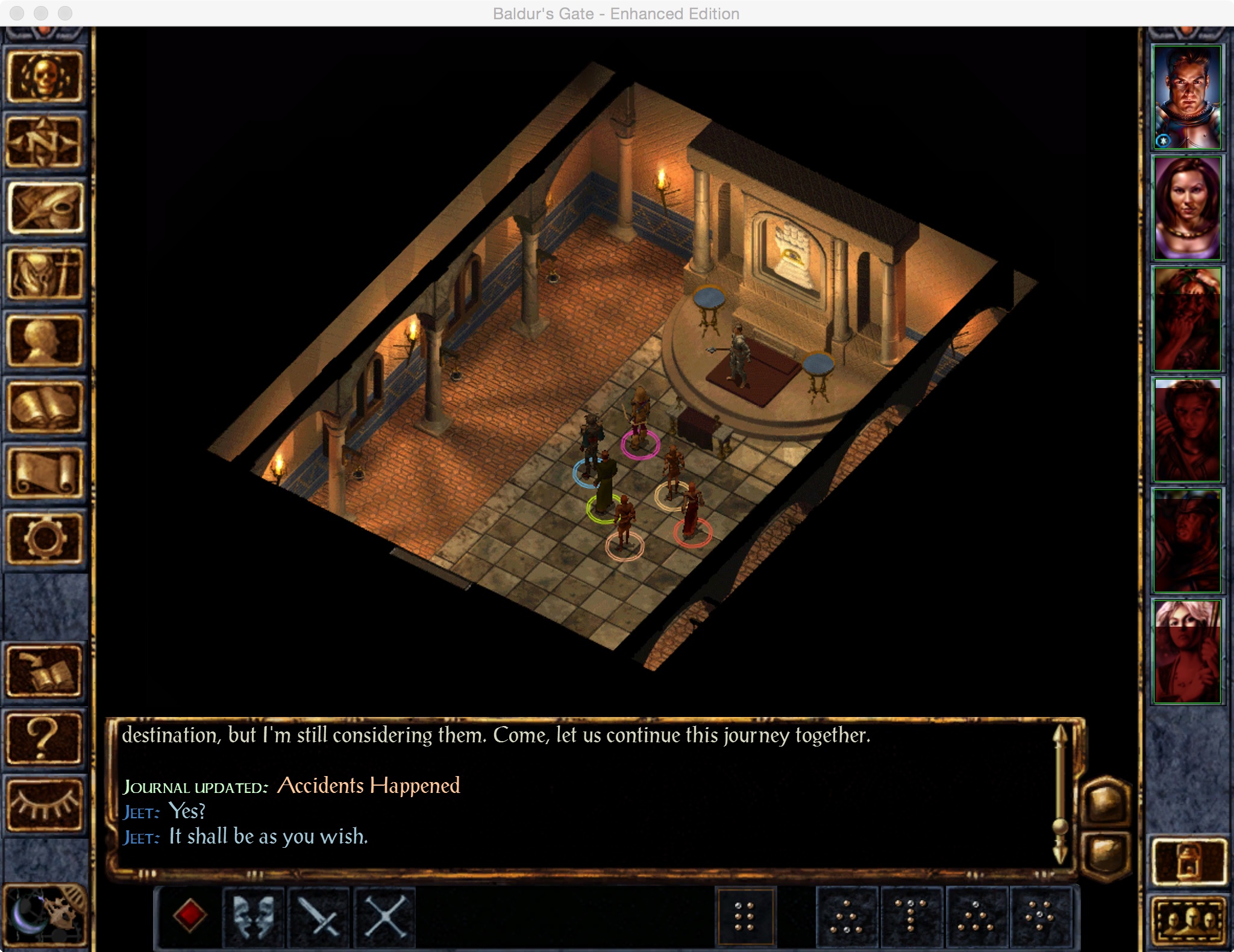Select the red-haired armored man portrait
Viewport: 1234px width, 952px height.
1186,98
